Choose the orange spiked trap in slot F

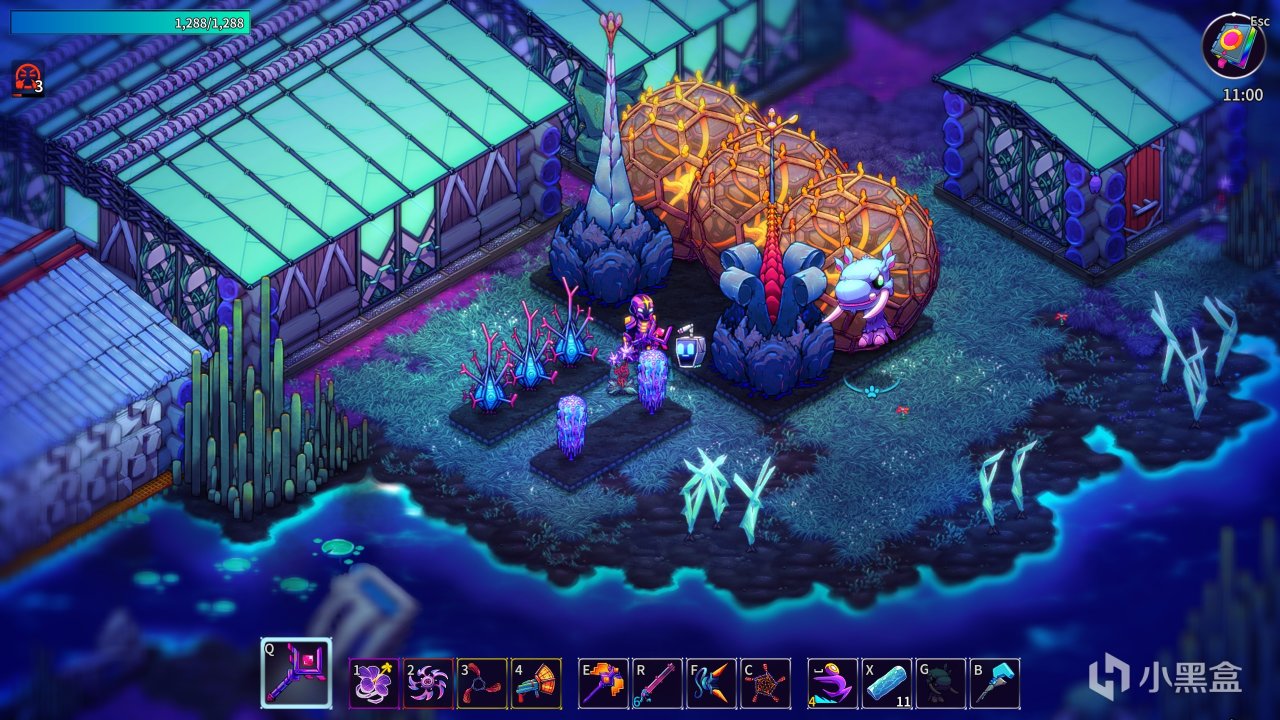tap(711, 683)
